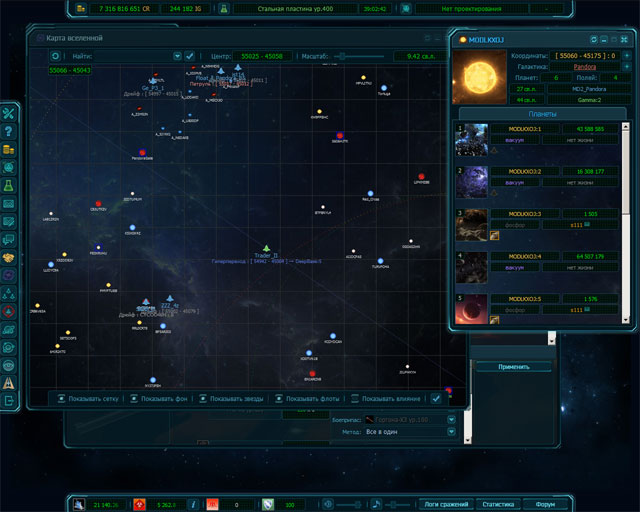The image size is (640, 512).
Task: Toggle the "Показывать сетку" checkbox
Action: (61, 398)
